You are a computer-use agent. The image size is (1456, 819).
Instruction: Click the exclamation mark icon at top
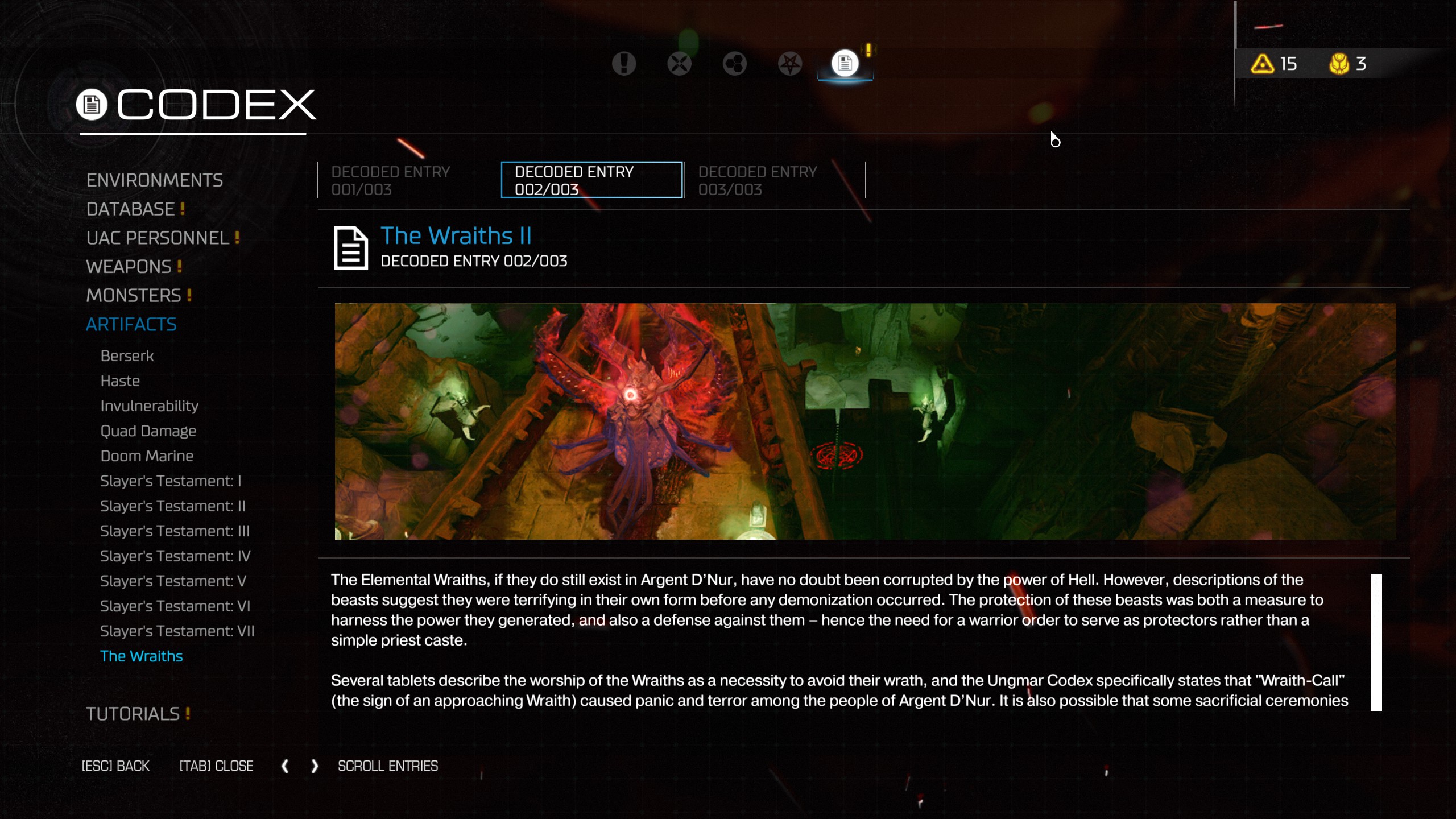click(623, 63)
